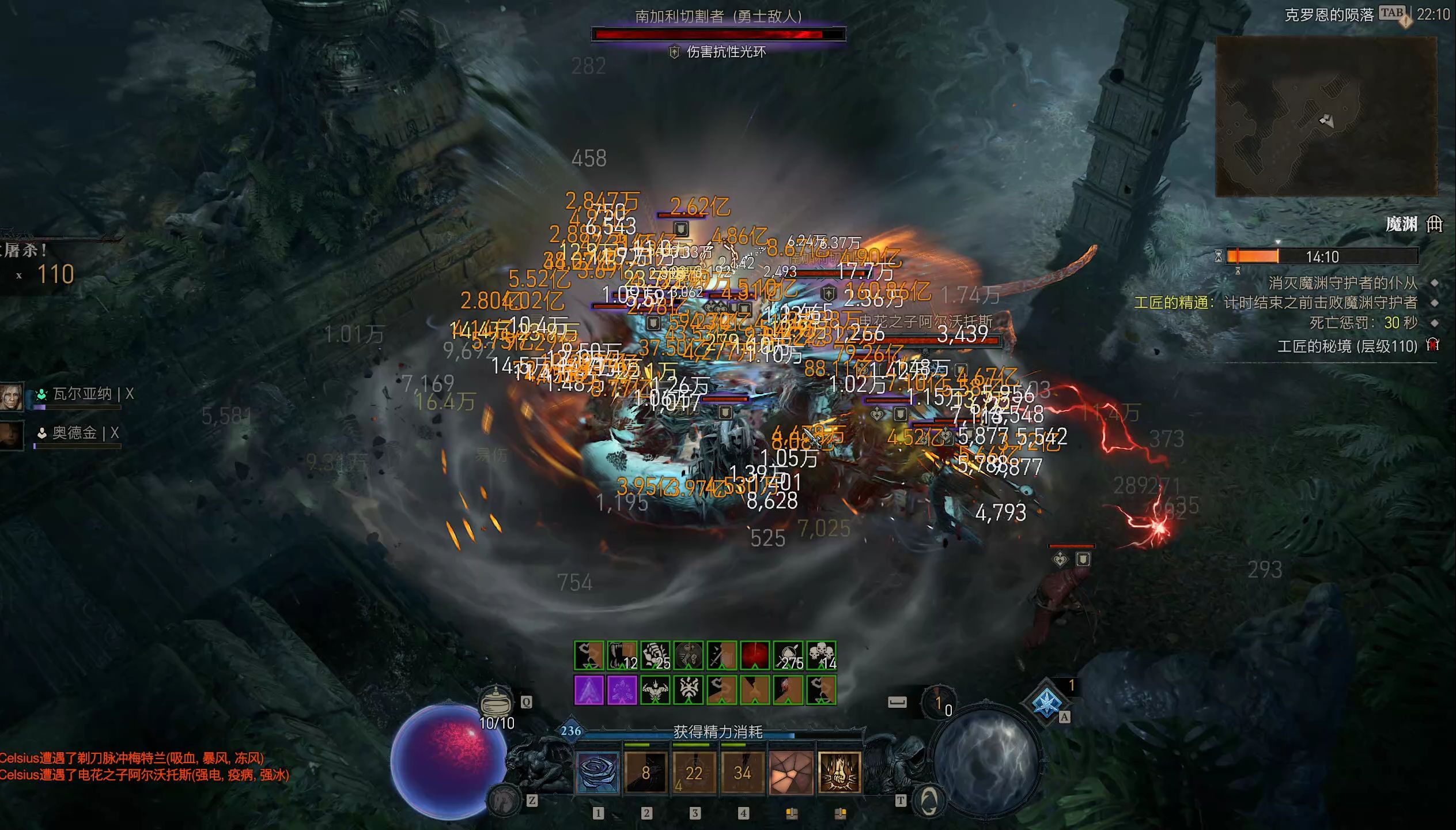Inspect the three skulls buff icon
1456x830 pixels.
pyautogui.click(x=821, y=656)
